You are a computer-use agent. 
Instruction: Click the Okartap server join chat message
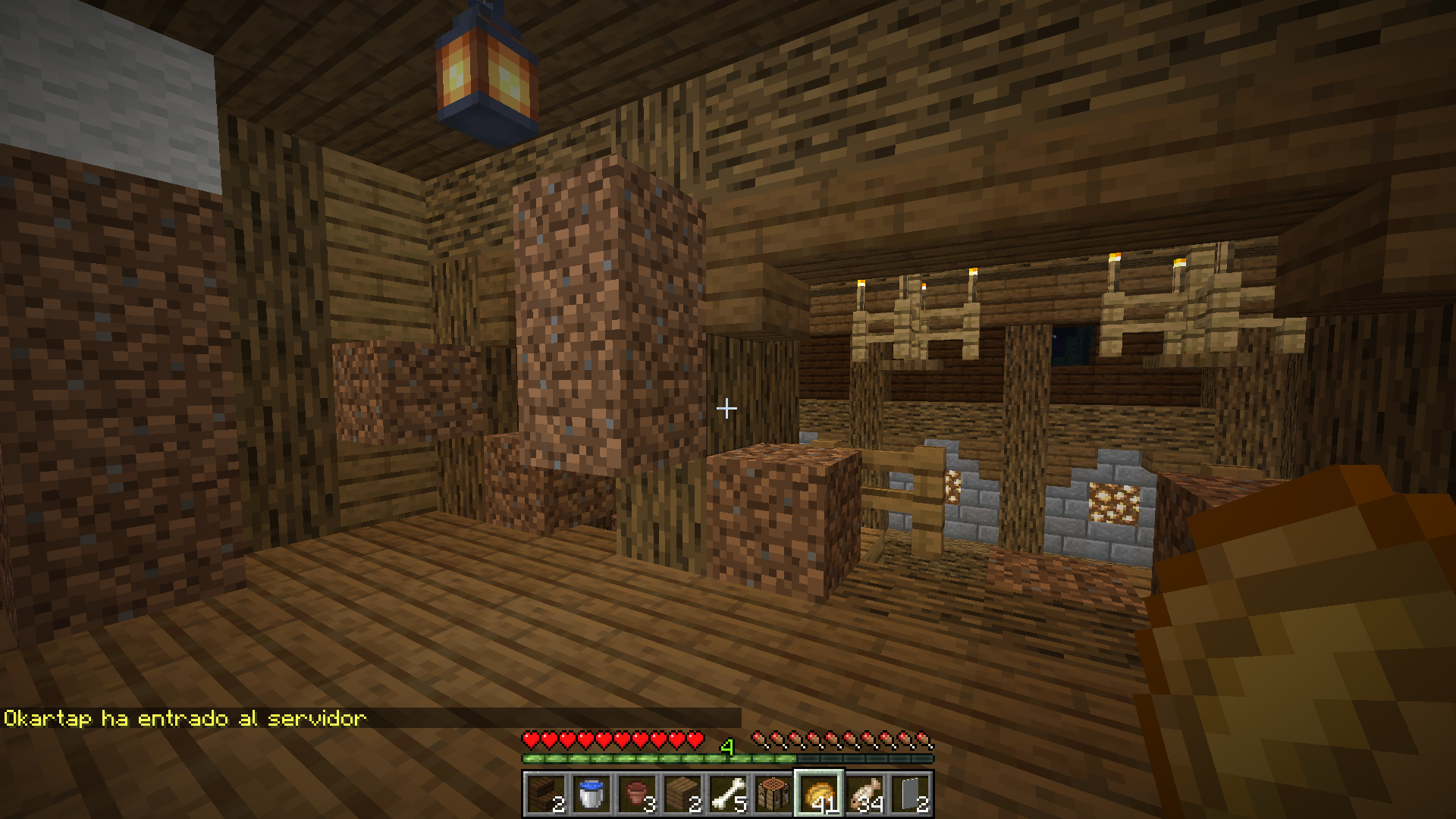185,718
